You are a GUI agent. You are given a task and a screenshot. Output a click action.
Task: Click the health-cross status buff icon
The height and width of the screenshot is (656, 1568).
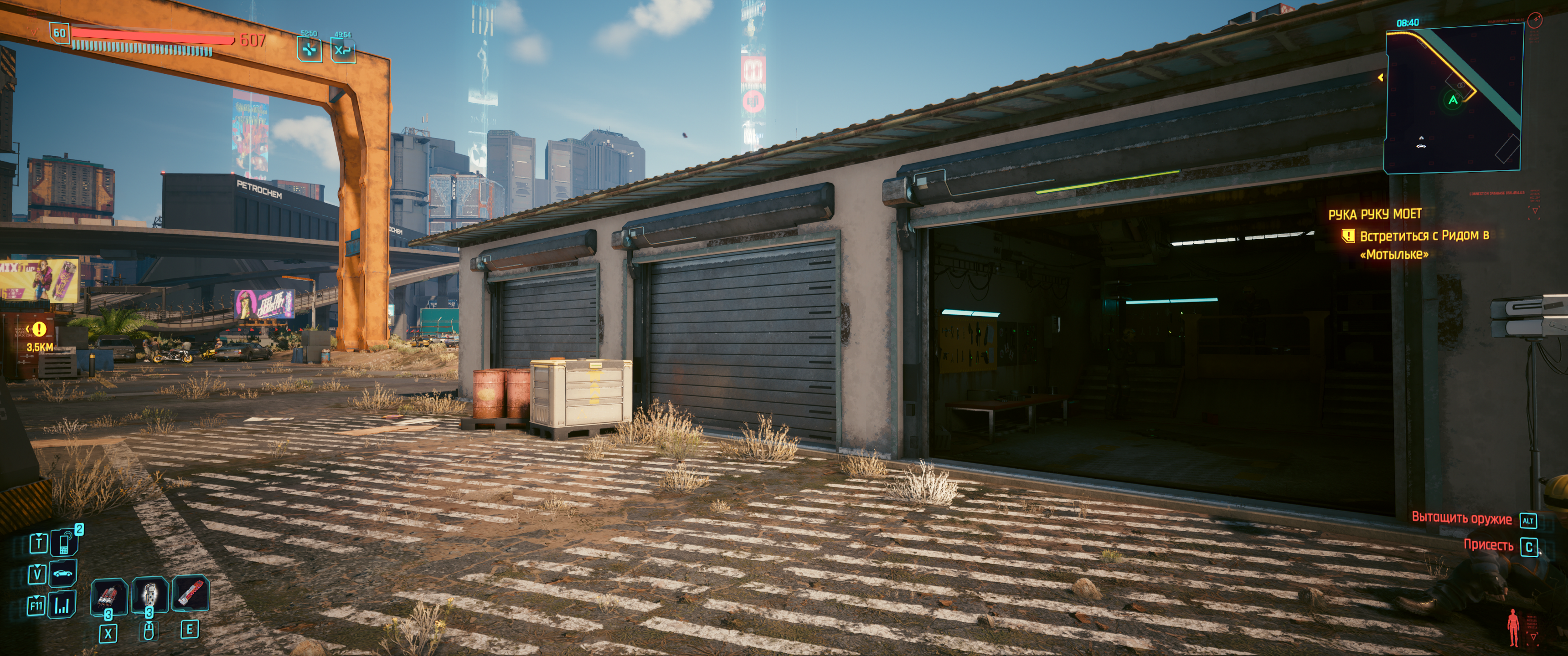(x=310, y=49)
